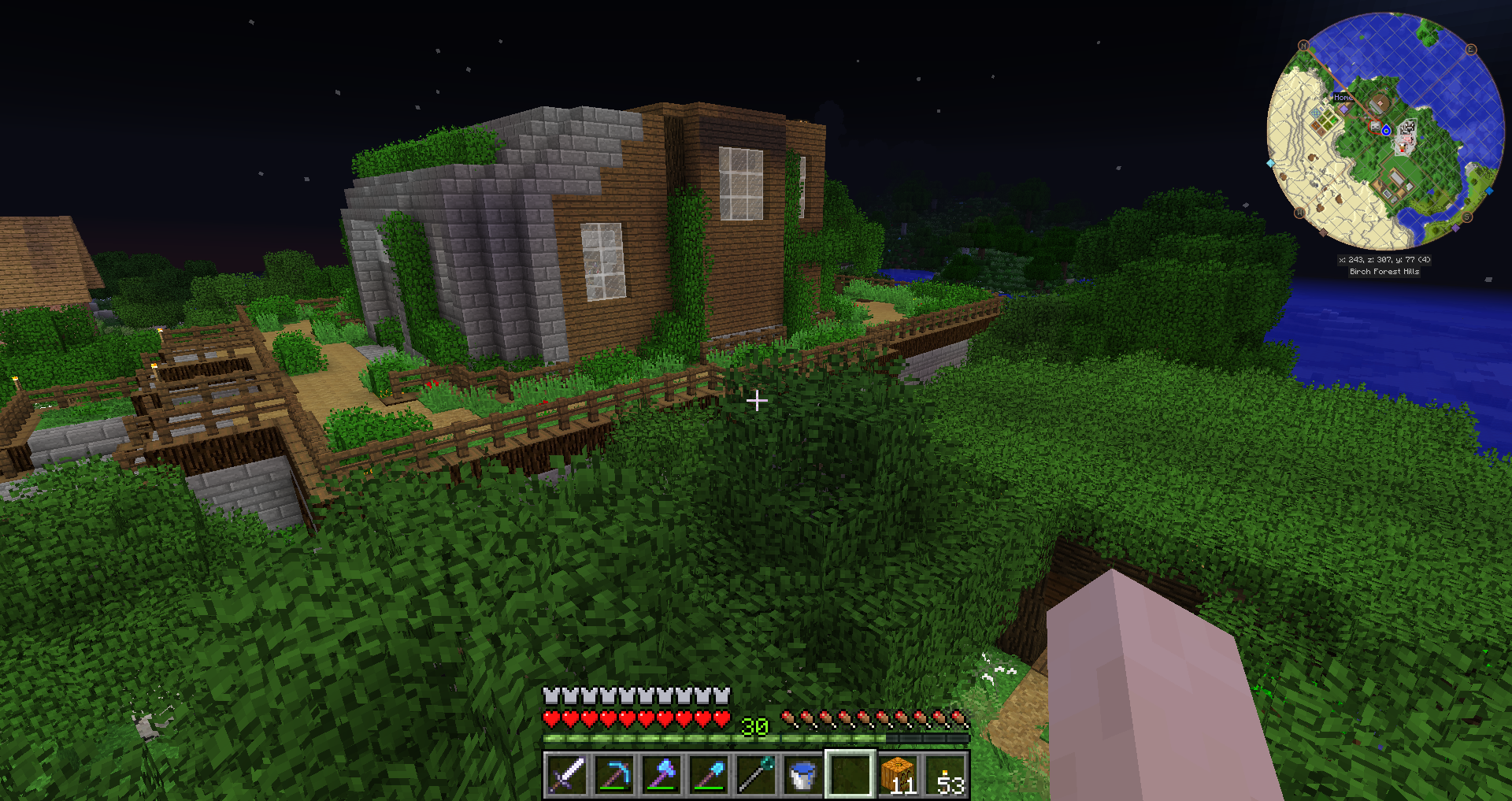The image size is (1512, 801).
Task: Click the circular minimap
Action: point(1385,130)
